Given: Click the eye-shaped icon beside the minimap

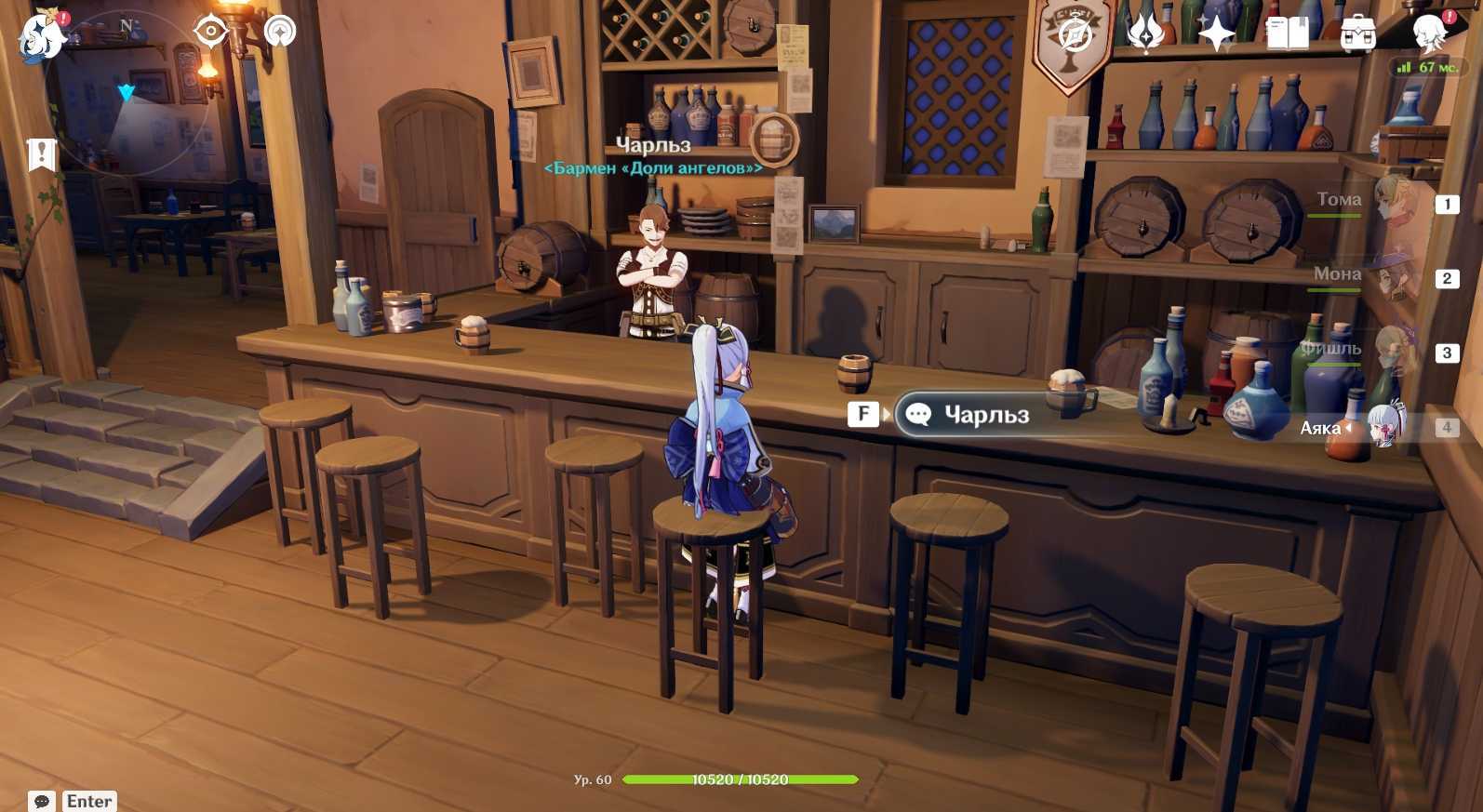Looking at the screenshot, I should [211, 33].
